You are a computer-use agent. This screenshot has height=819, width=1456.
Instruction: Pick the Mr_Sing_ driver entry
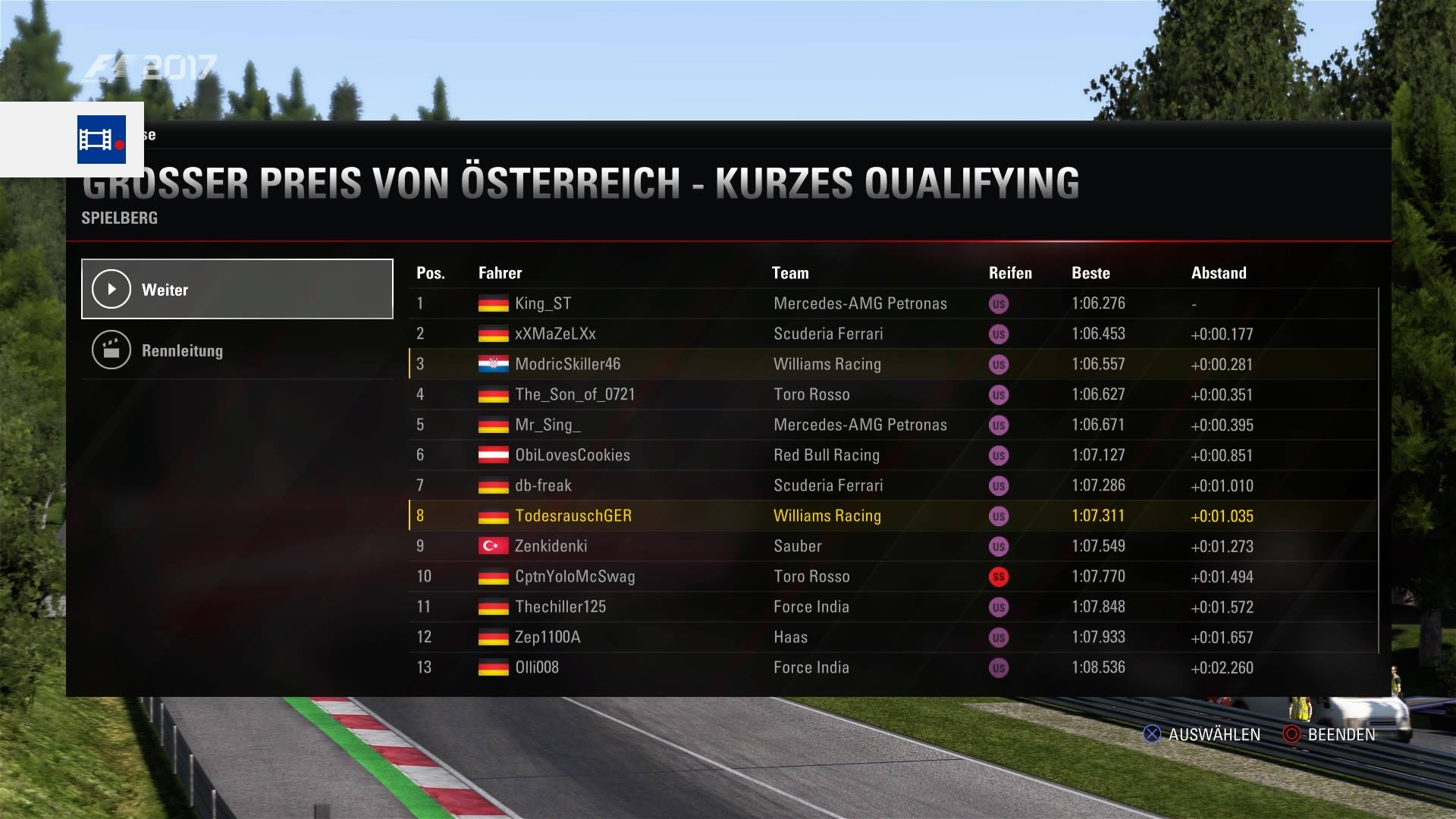coord(548,425)
